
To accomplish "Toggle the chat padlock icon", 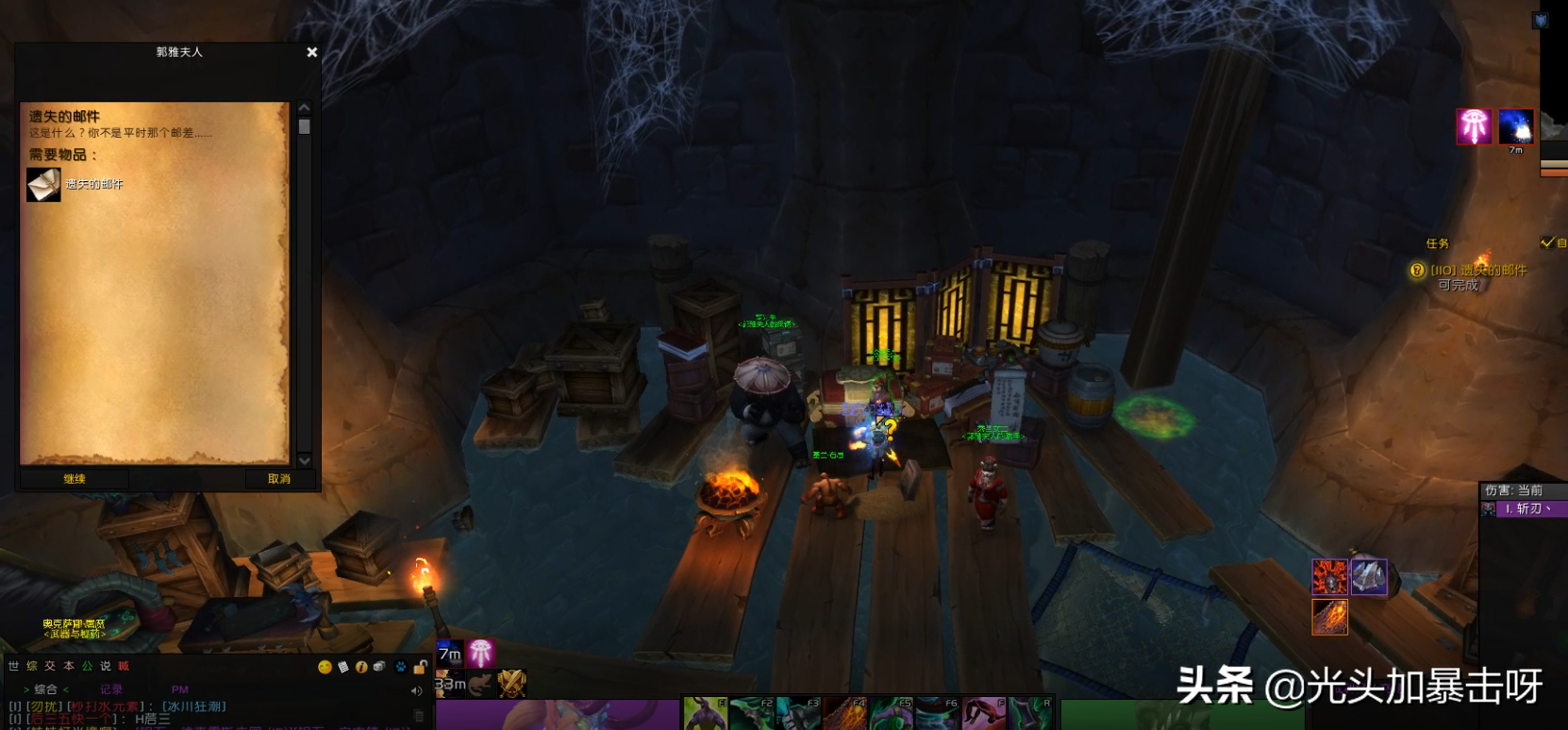I will [x=420, y=668].
